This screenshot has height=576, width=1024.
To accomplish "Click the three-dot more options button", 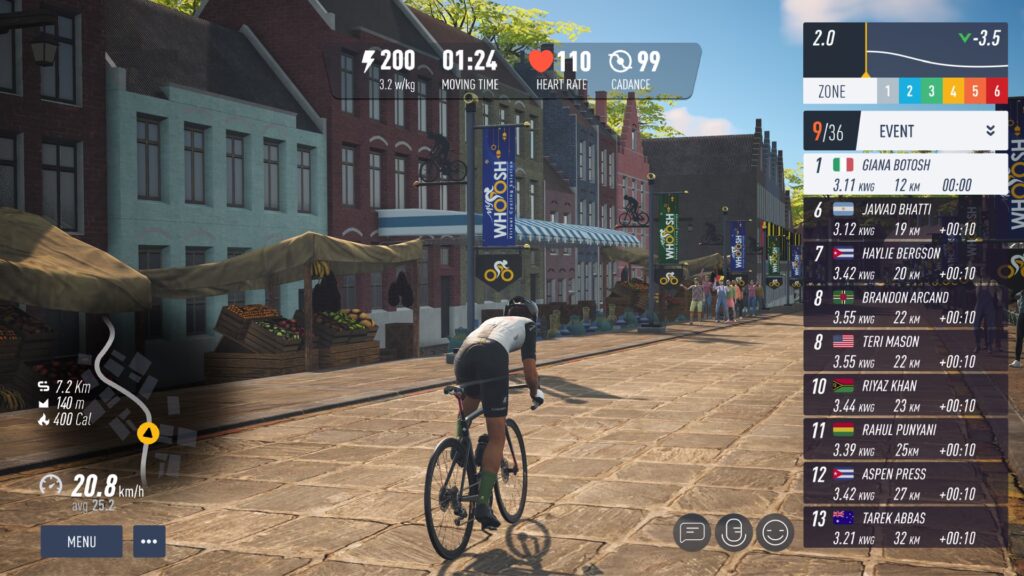I will tap(149, 542).
